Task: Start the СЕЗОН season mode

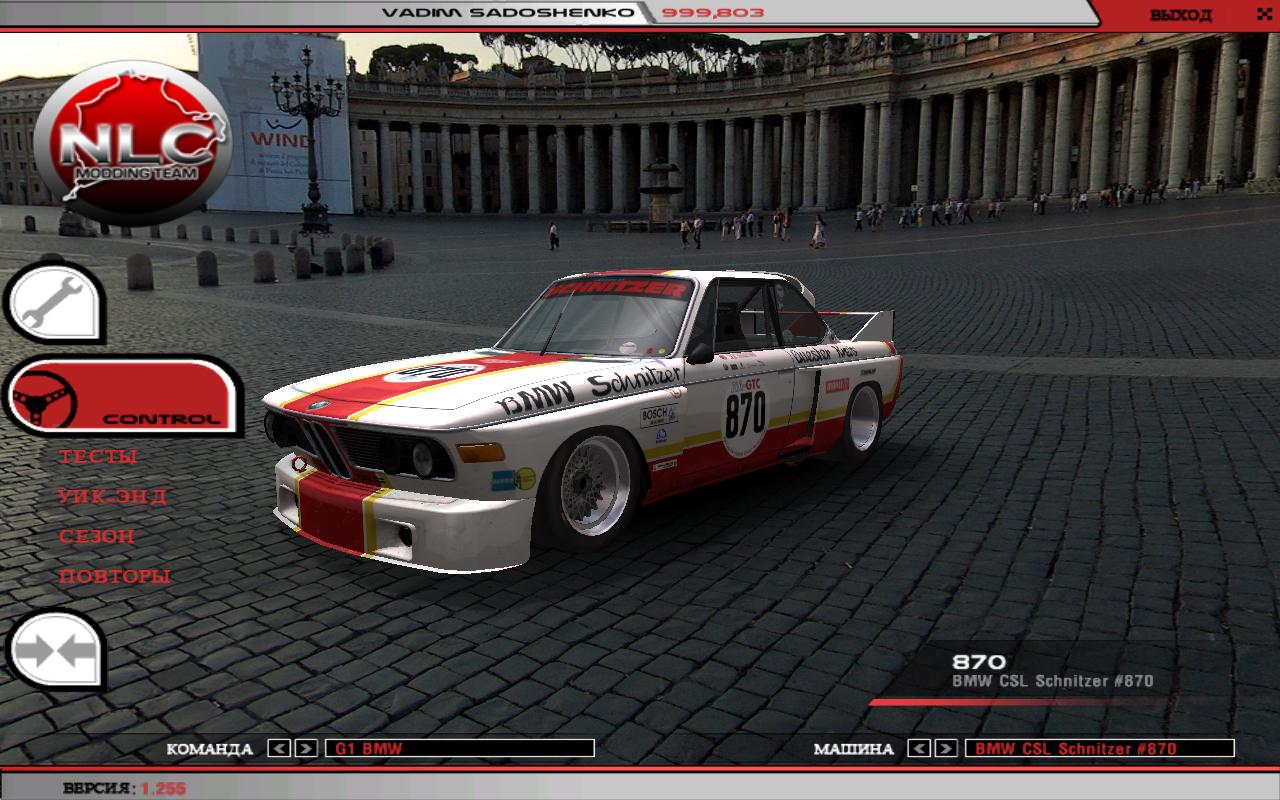Action: (96, 537)
